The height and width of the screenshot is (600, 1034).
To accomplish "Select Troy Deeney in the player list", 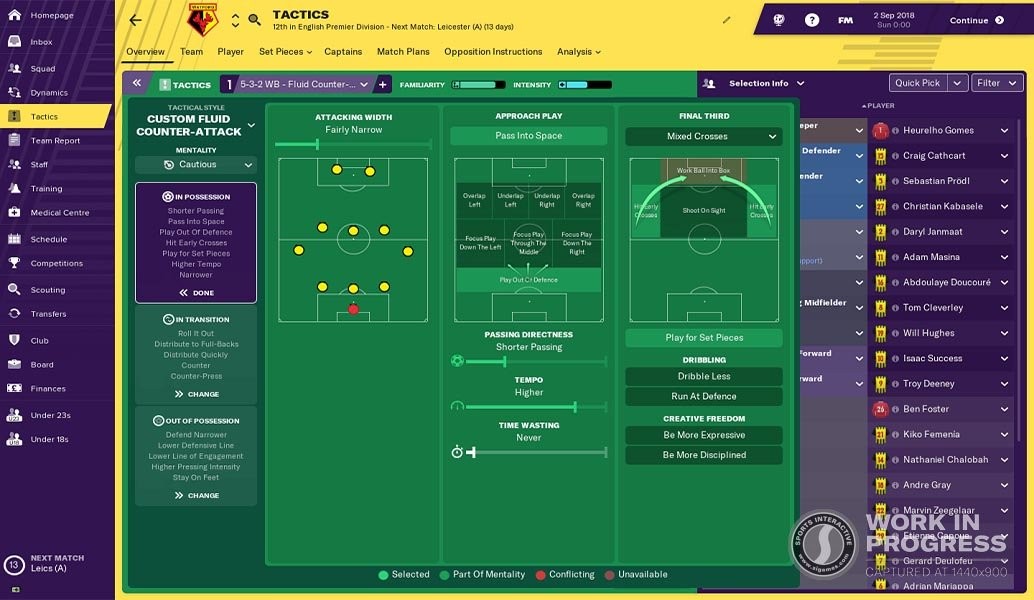I will (x=928, y=384).
